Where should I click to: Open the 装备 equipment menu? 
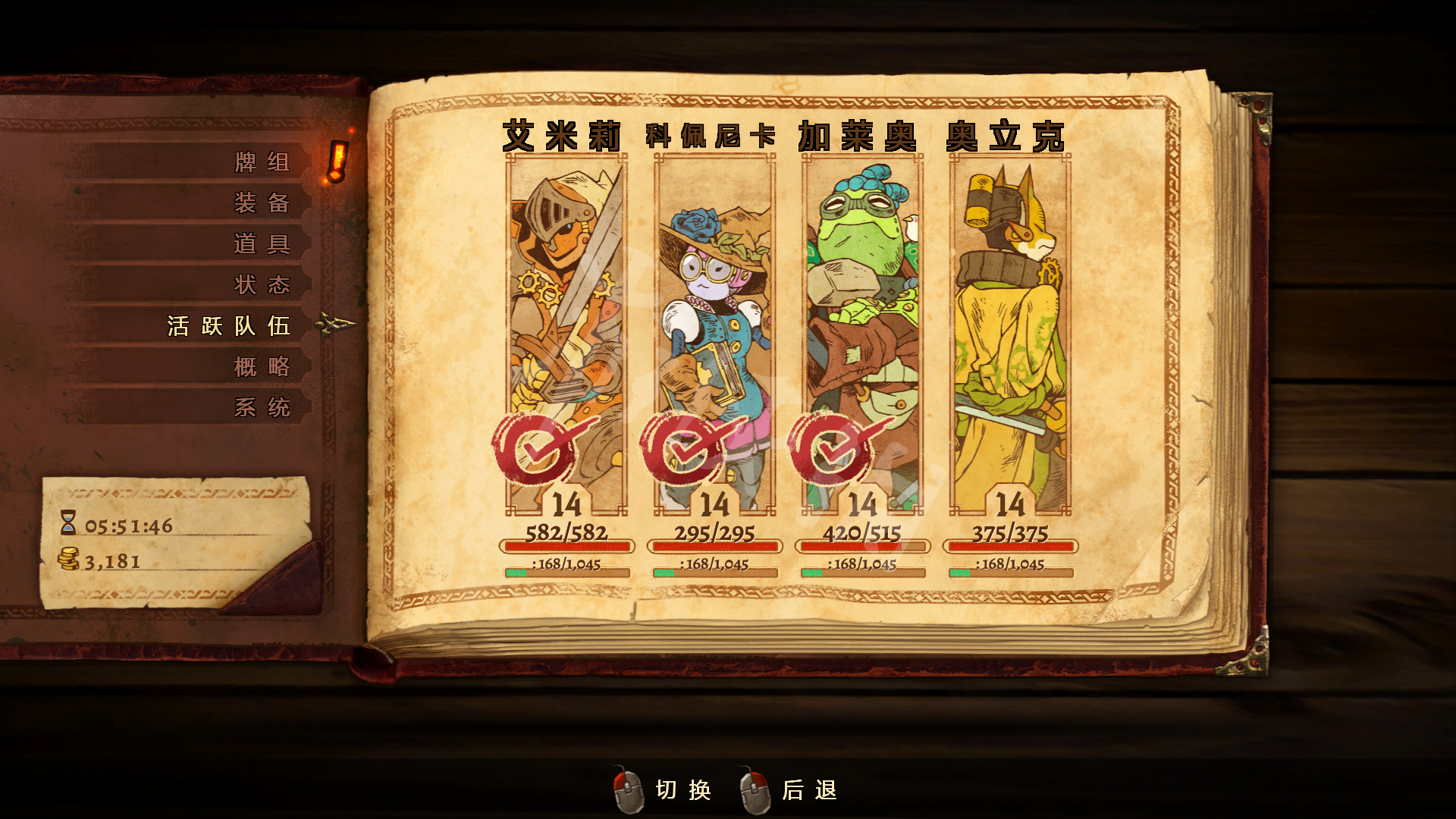[x=262, y=203]
